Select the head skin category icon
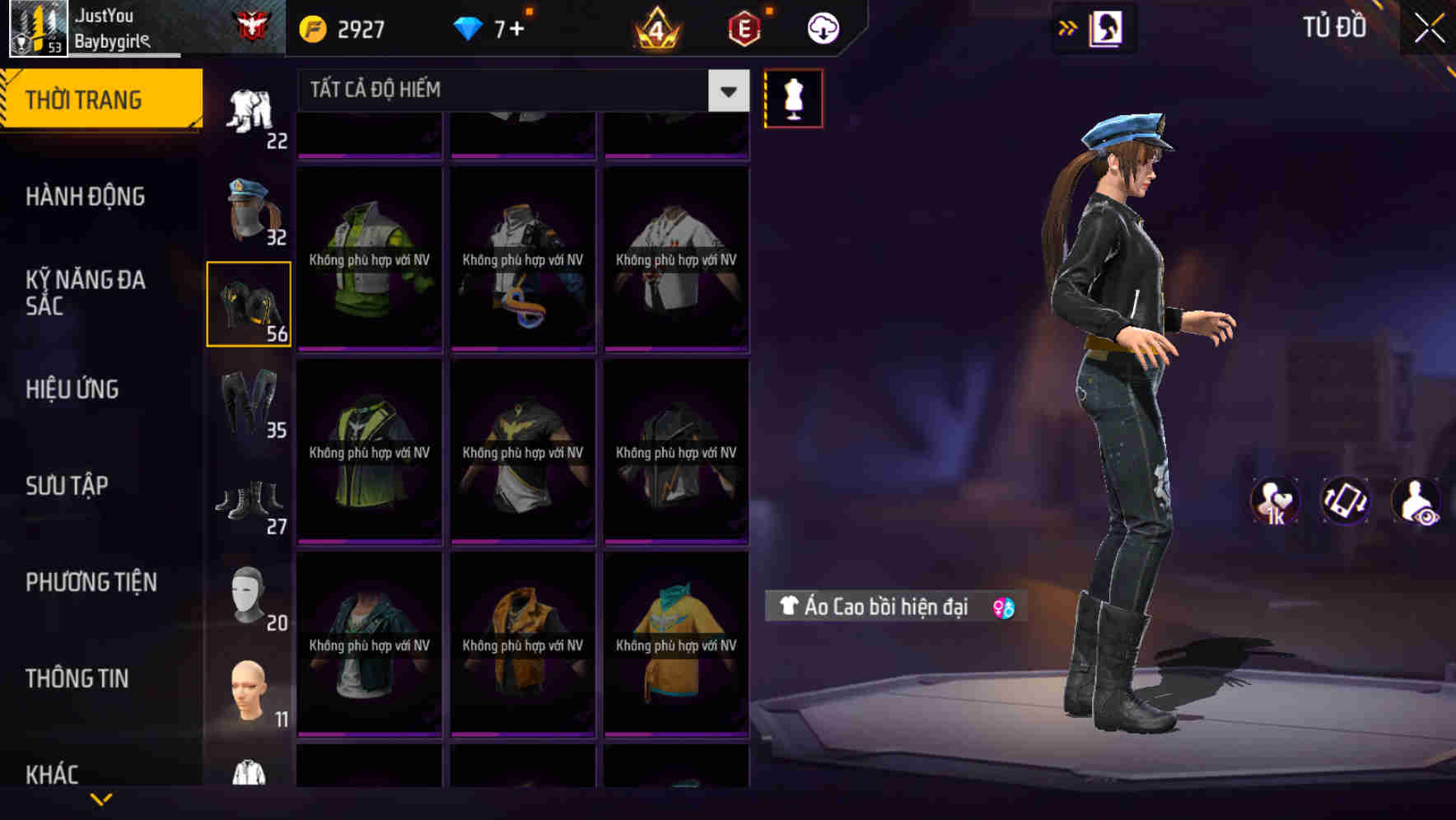1456x820 pixels. [x=248, y=692]
